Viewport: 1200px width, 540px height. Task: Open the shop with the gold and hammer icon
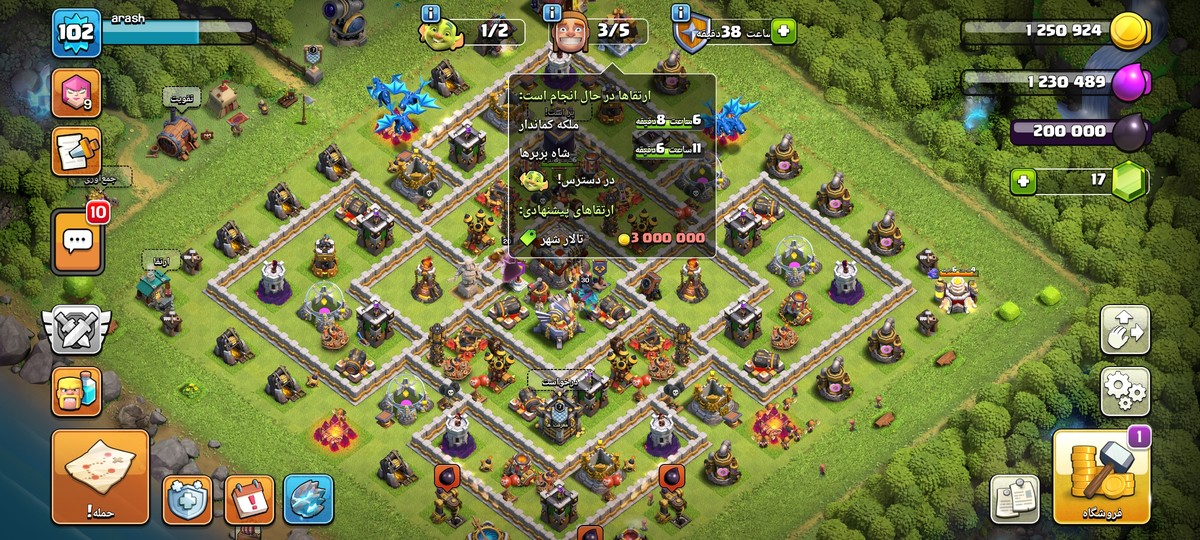click(1101, 478)
